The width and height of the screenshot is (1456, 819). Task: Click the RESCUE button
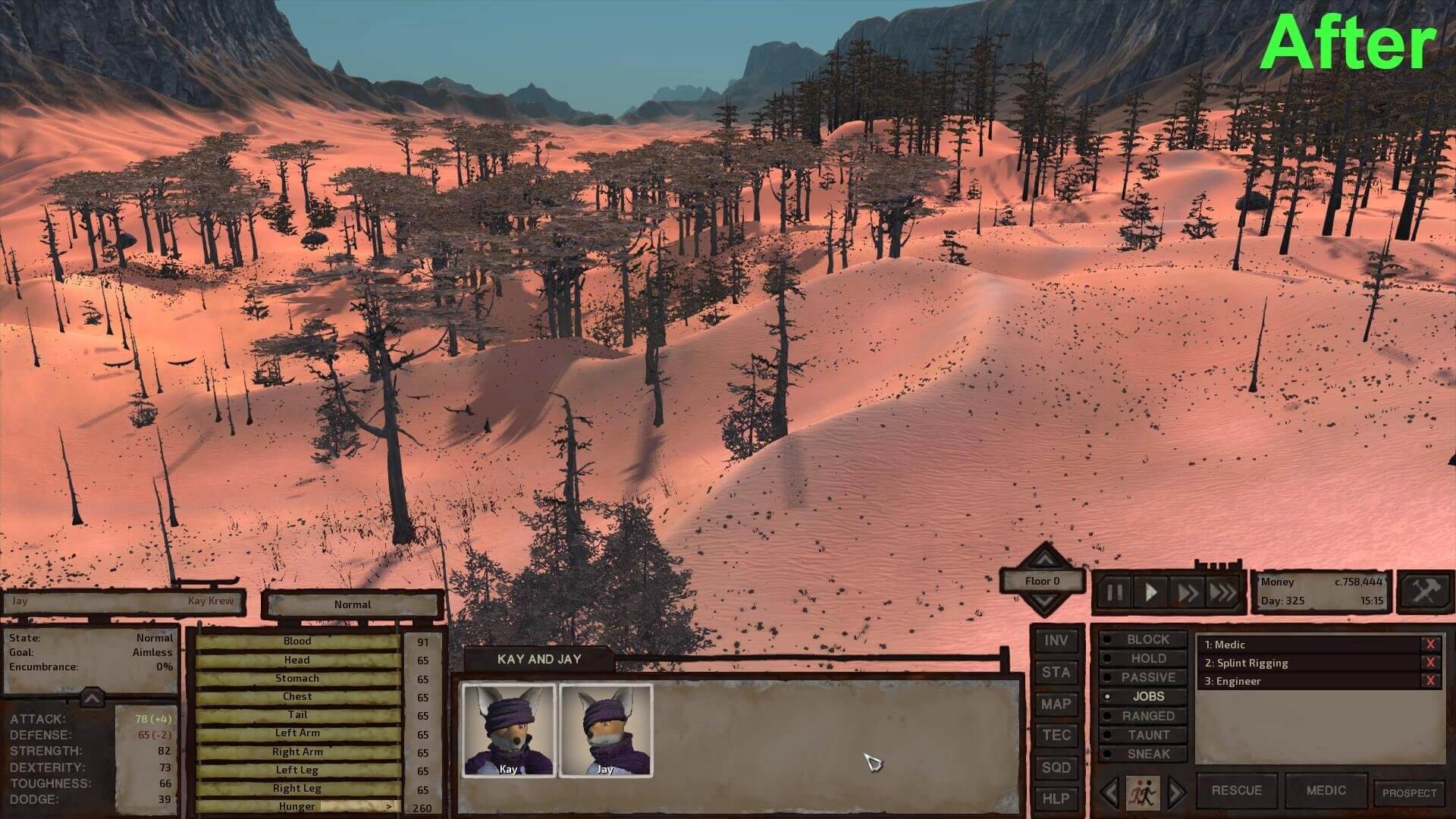coord(1236,790)
